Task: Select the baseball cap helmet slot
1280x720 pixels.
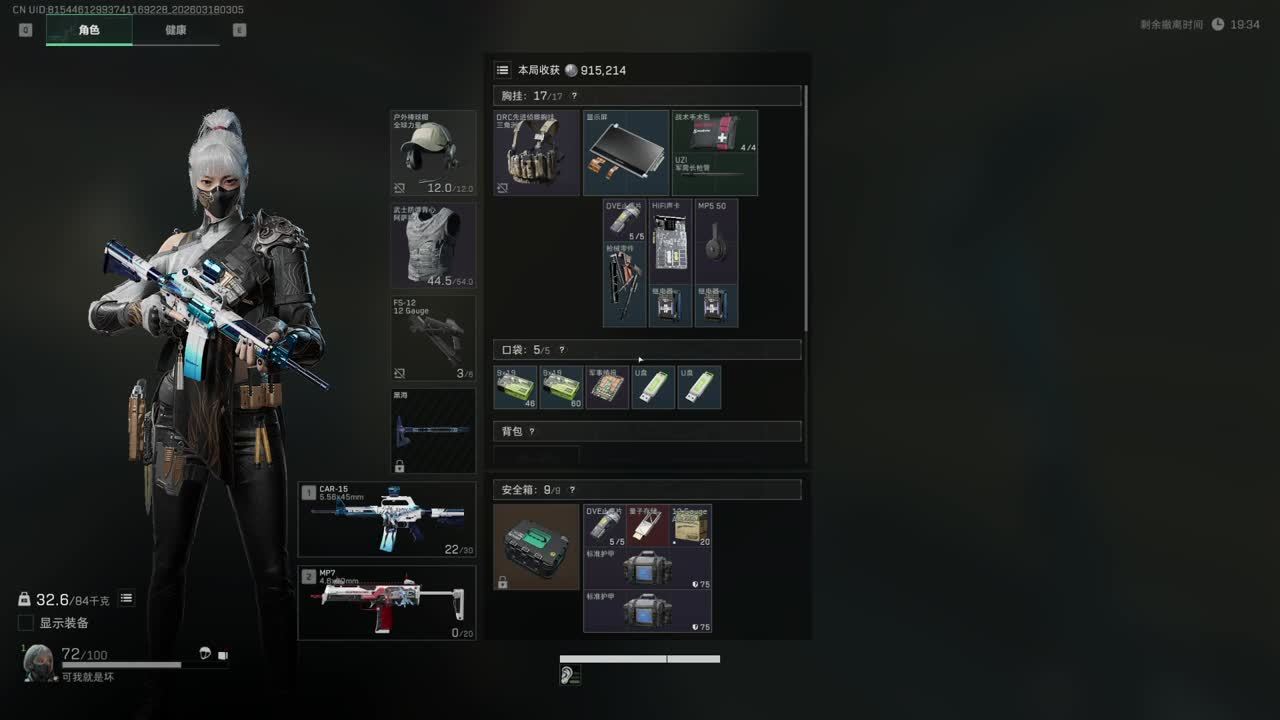Action: (x=433, y=152)
